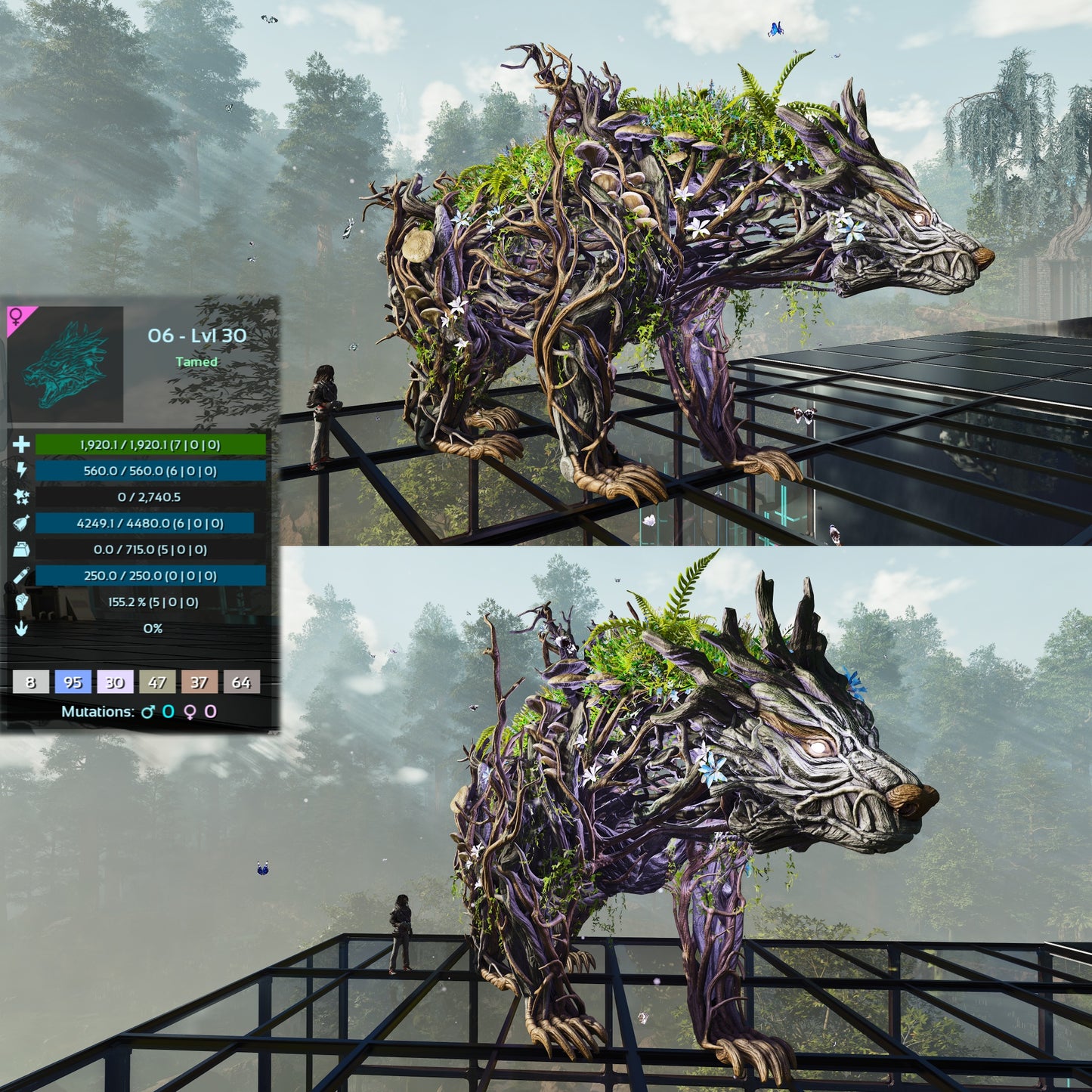The image size is (1092, 1092).
Task: Click the teal creature portrait thumbnail
Action: 66,364
